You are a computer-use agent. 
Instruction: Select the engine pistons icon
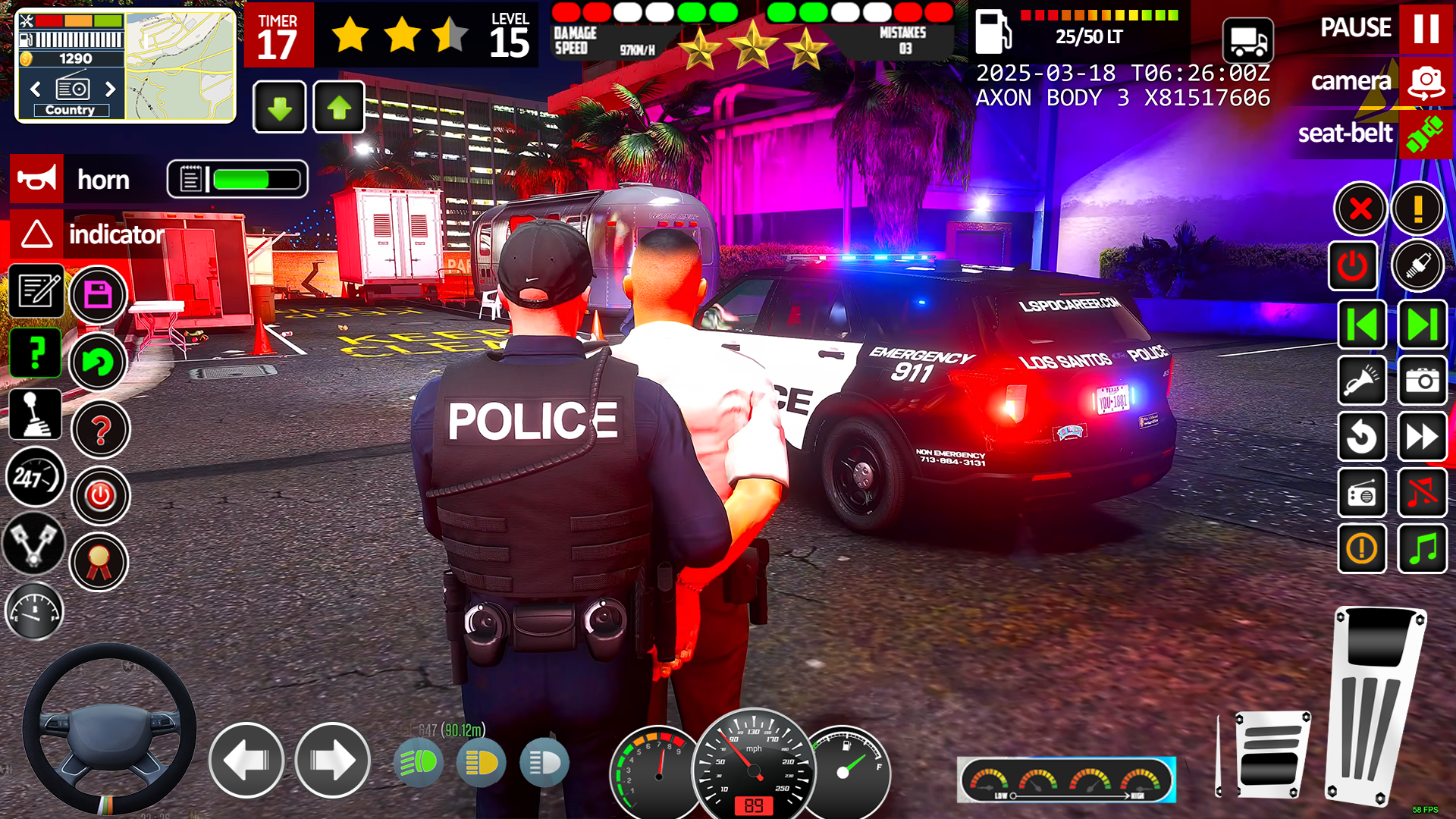point(35,545)
